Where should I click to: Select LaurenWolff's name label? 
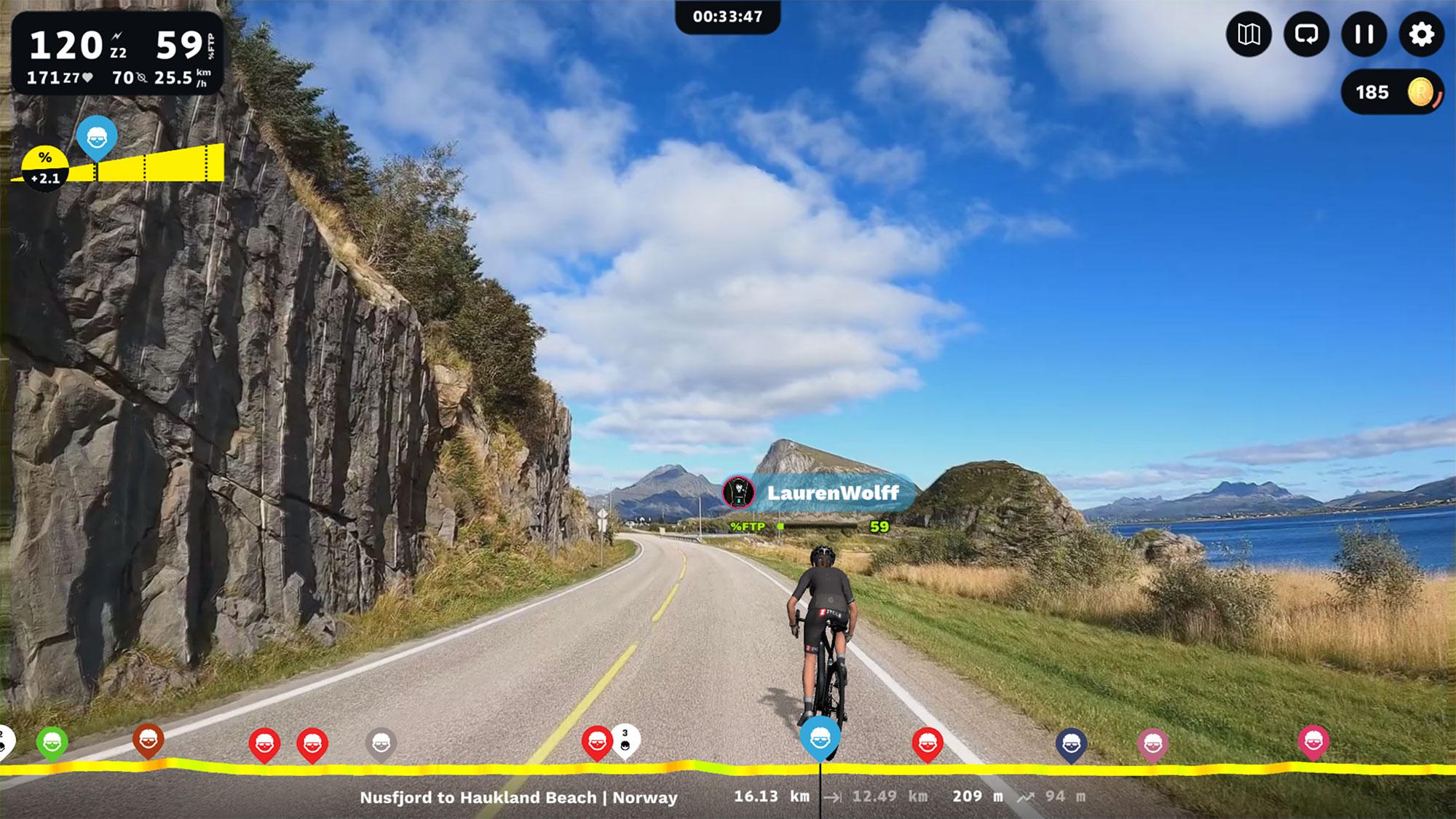tap(834, 491)
